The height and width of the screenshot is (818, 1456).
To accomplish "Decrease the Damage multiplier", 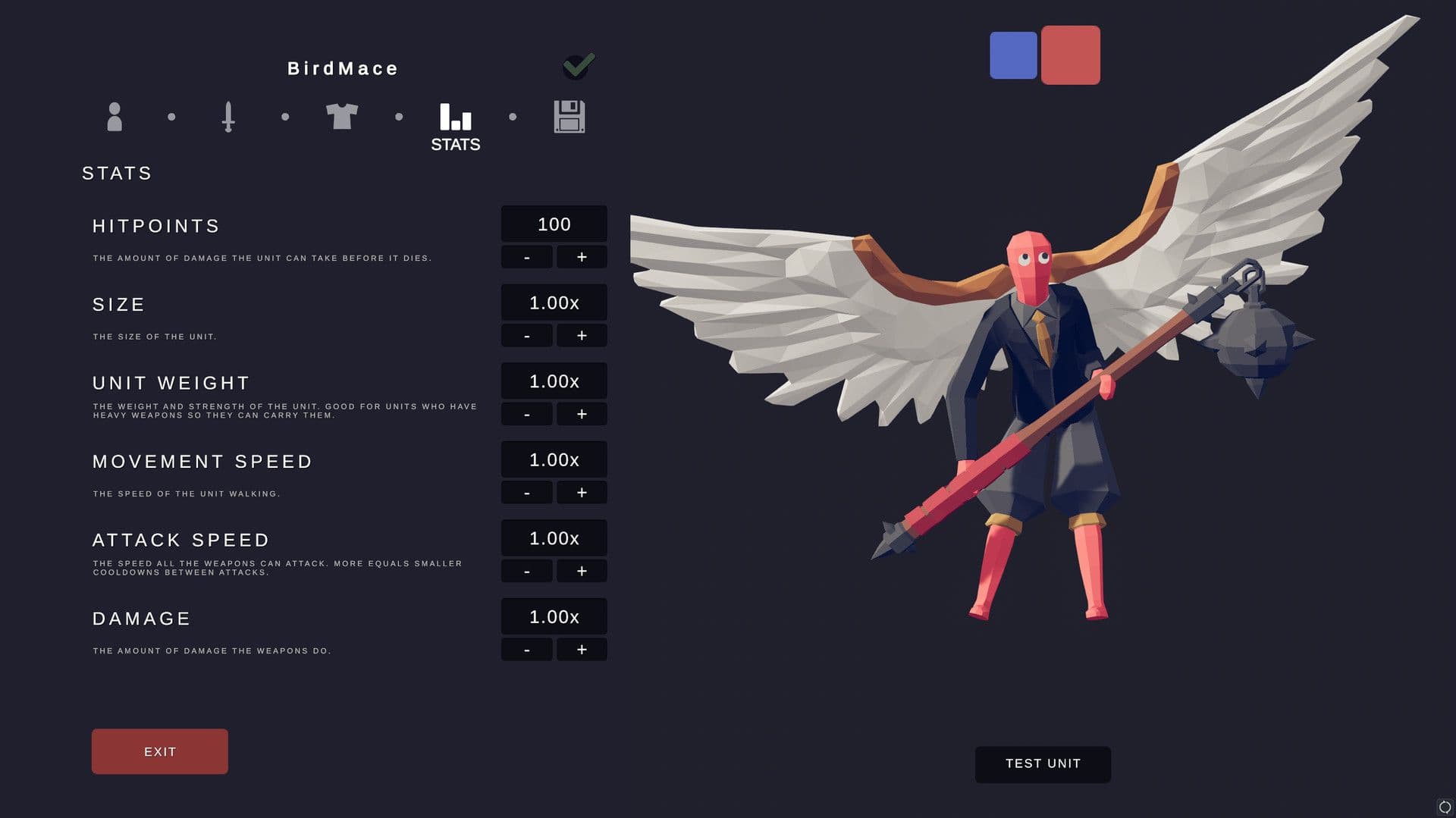I will 526,649.
